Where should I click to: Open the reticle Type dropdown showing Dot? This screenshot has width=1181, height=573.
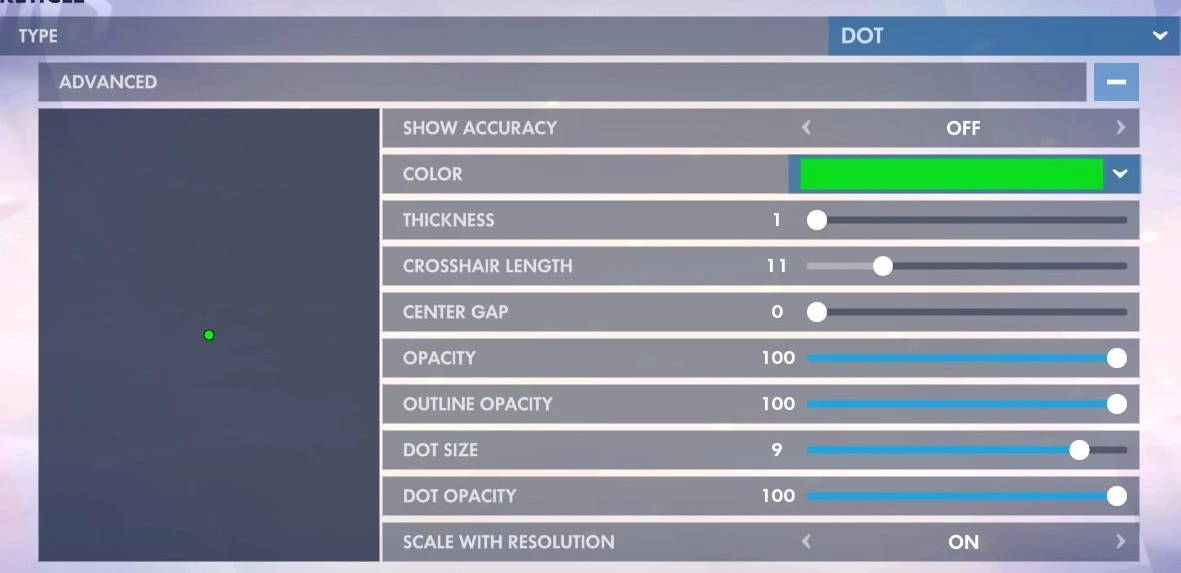pos(1003,36)
